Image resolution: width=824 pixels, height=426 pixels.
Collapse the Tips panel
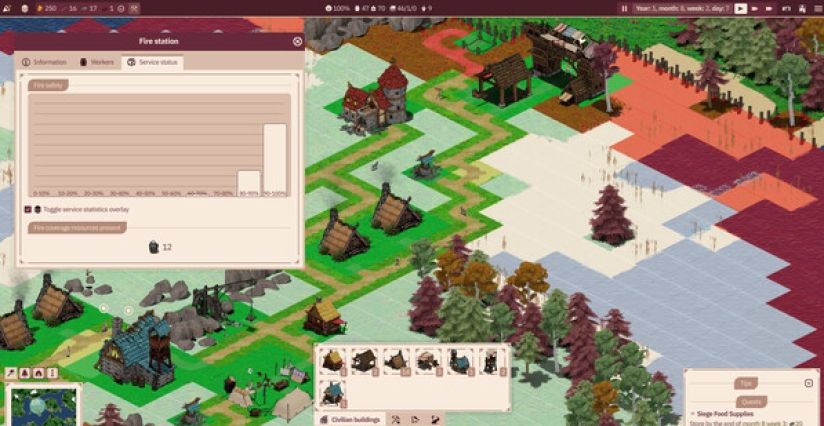[x=808, y=383]
